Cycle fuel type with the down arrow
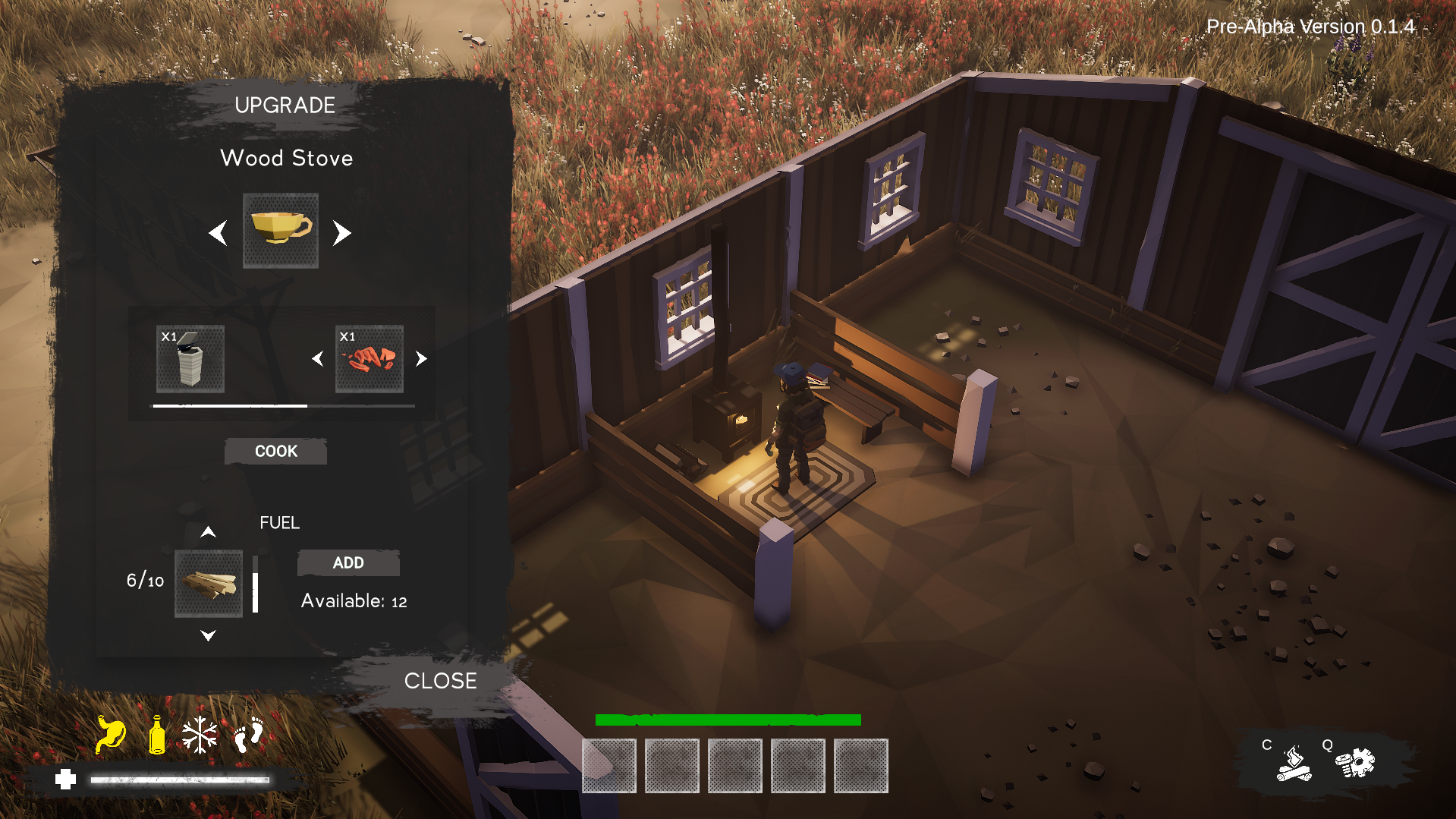This screenshot has width=1456, height=819. 208,635
